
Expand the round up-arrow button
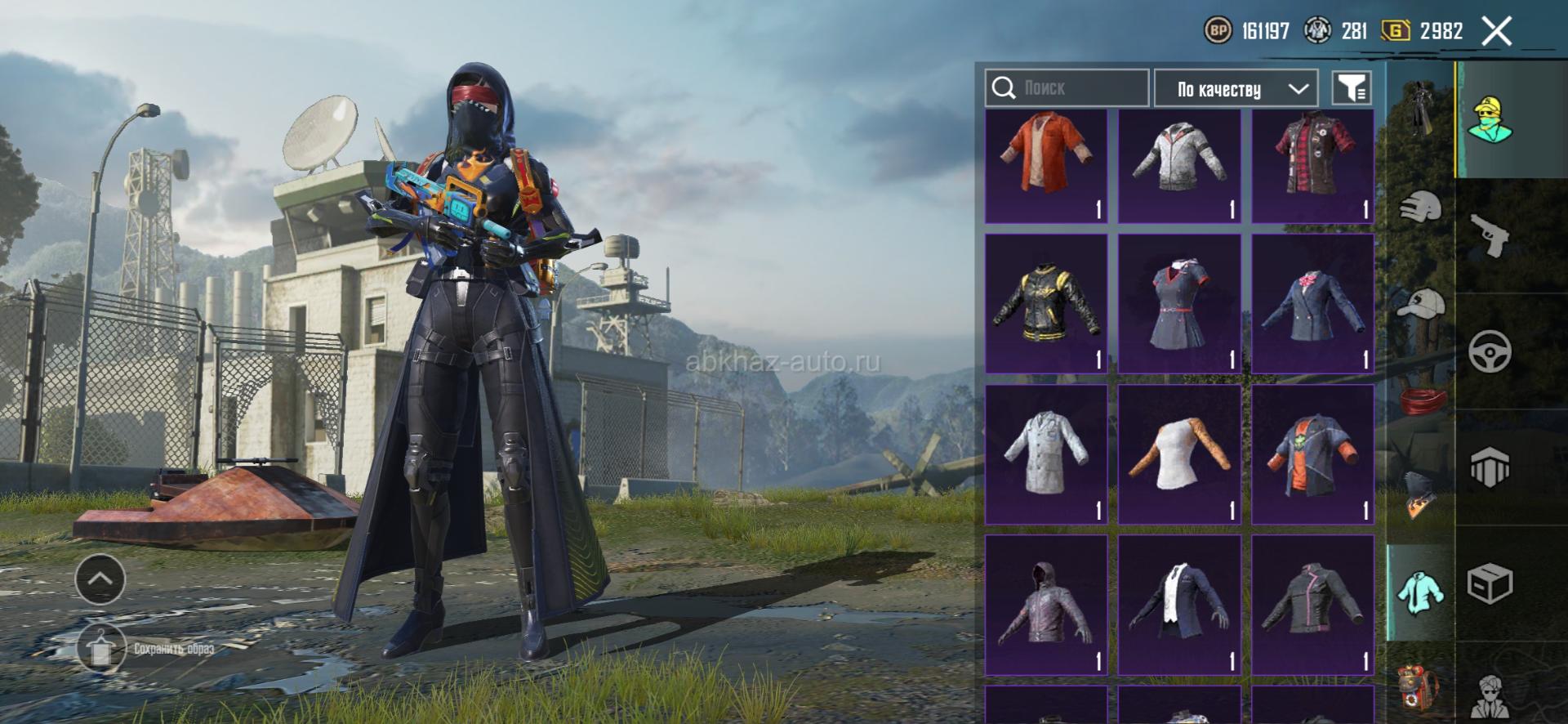tap(100, 579)
